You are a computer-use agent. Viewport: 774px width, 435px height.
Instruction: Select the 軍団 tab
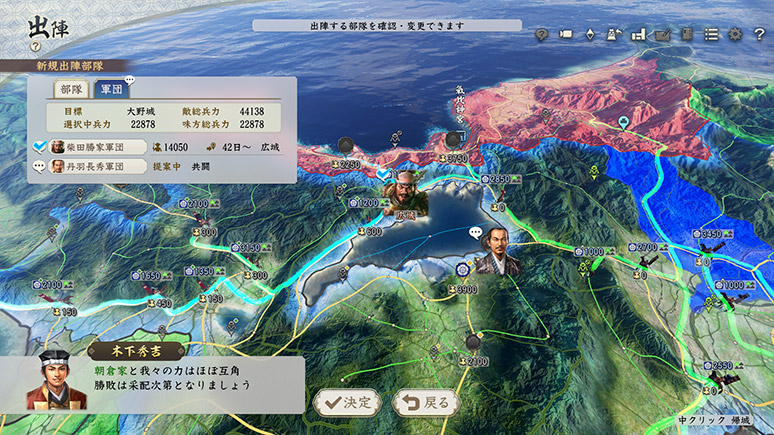coord(111,89)
